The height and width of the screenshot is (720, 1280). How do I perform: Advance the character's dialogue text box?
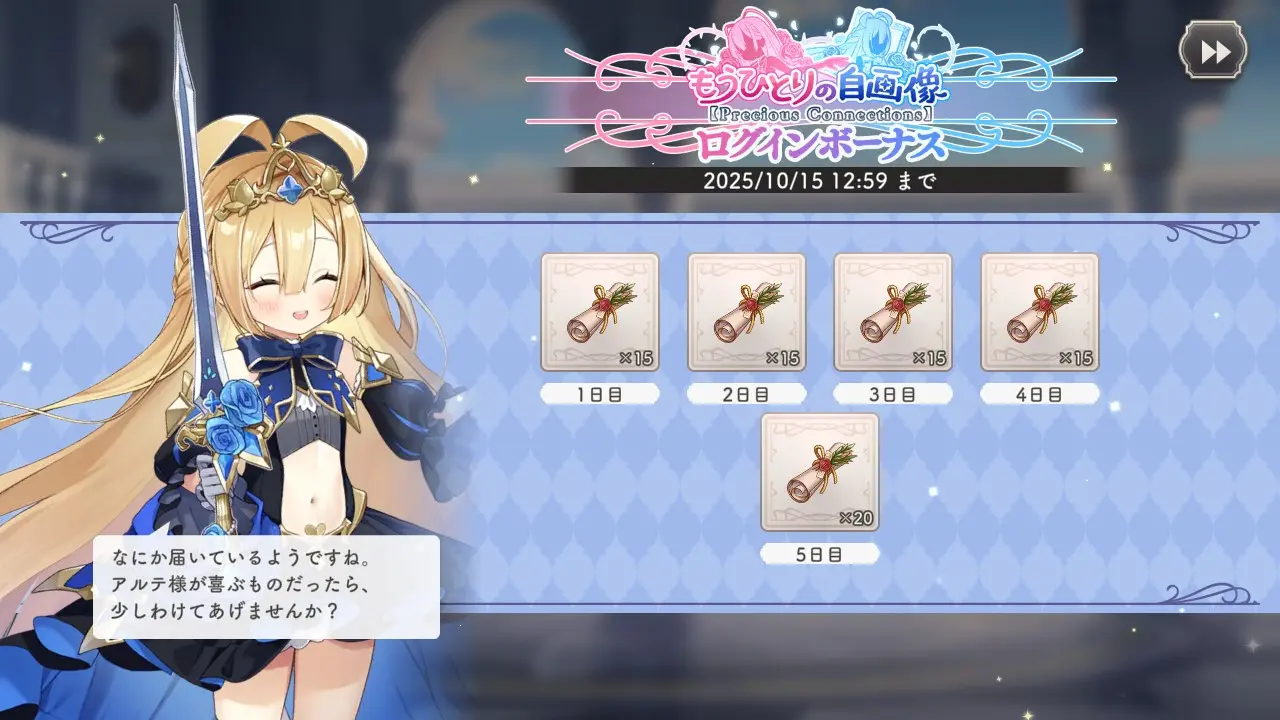click(x=266, y=587)
